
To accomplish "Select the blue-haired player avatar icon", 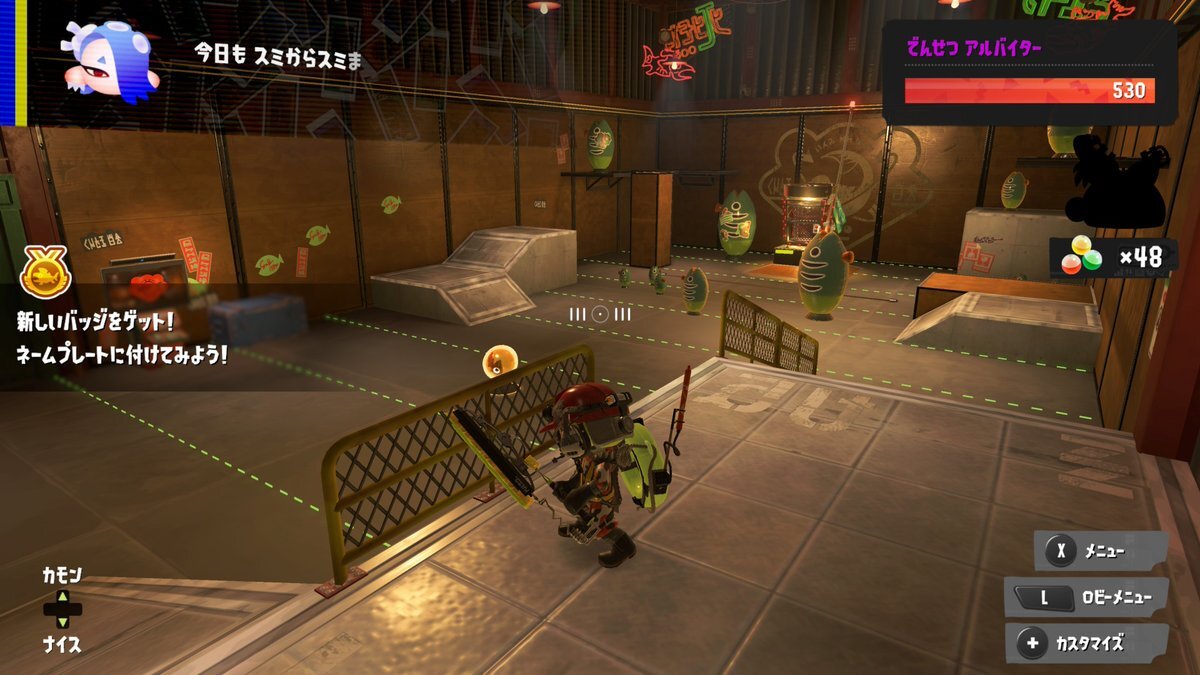I will click(x=106, y=60).
